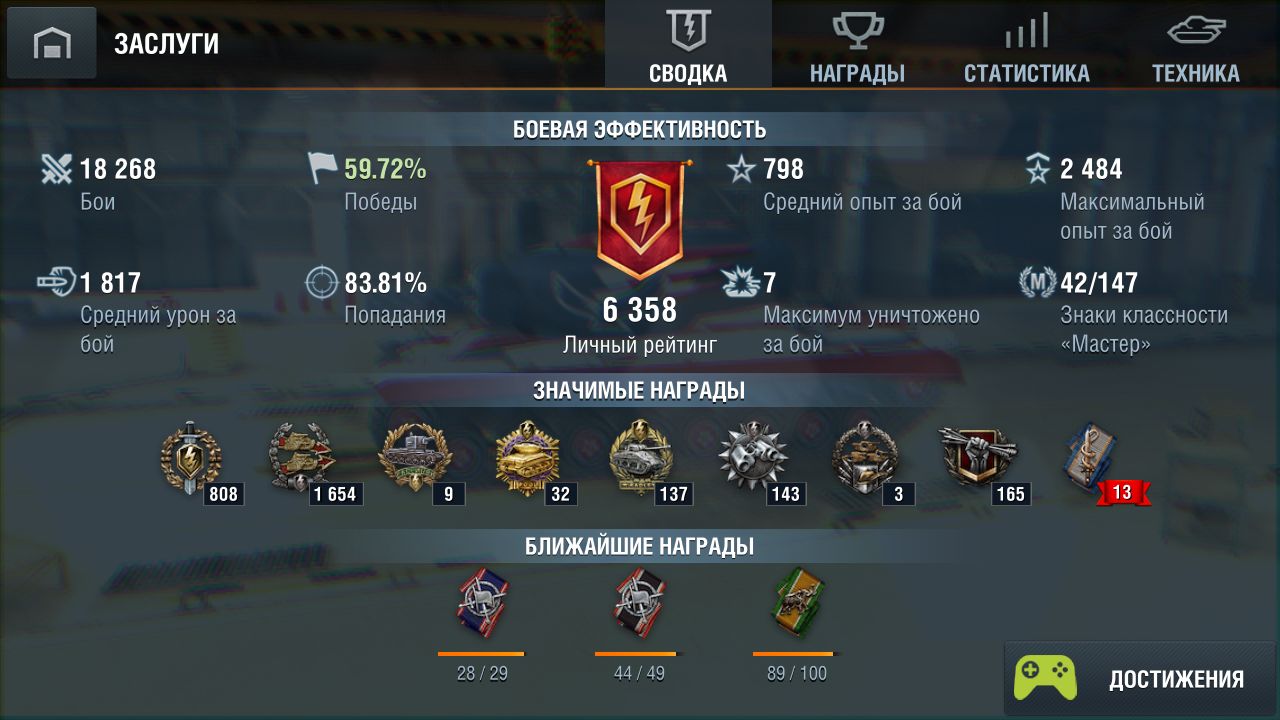This screenshot has width=1280, height=720.
Task: Select the medal with count 137
Action: (641, 460)
